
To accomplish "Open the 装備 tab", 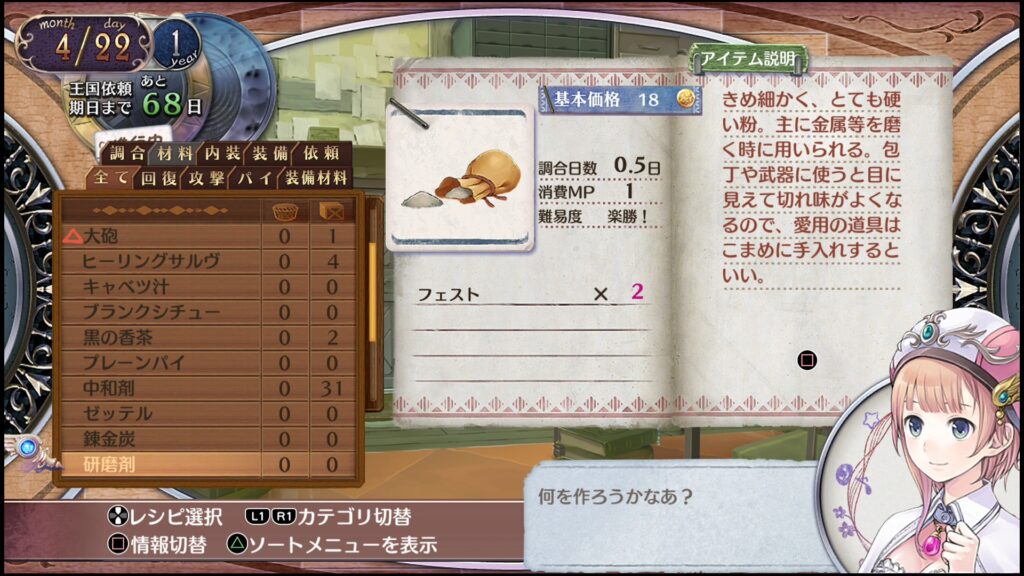I will pos(271,153).
